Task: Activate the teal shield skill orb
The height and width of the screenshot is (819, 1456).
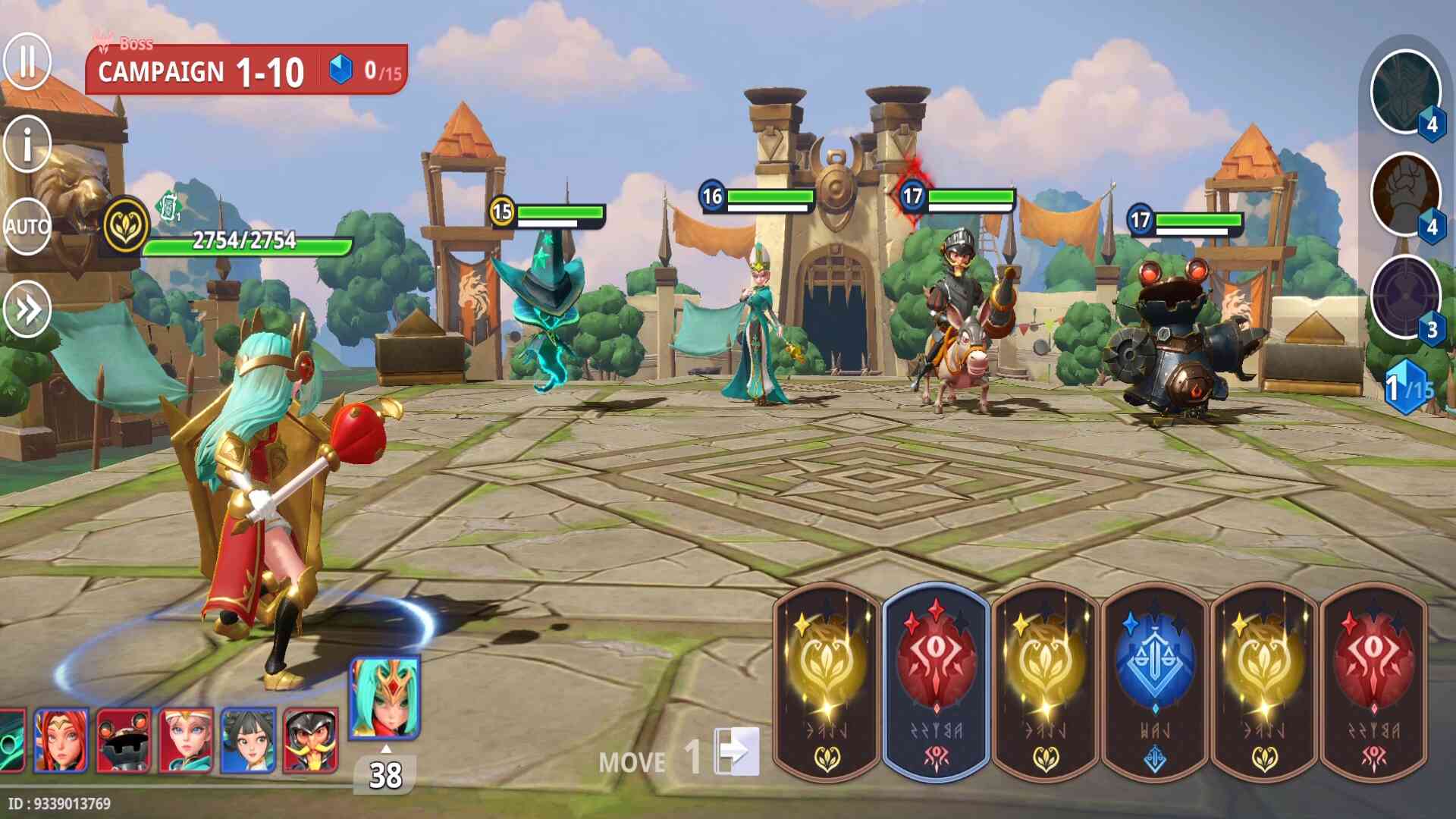Action: tap(1405, 91)
